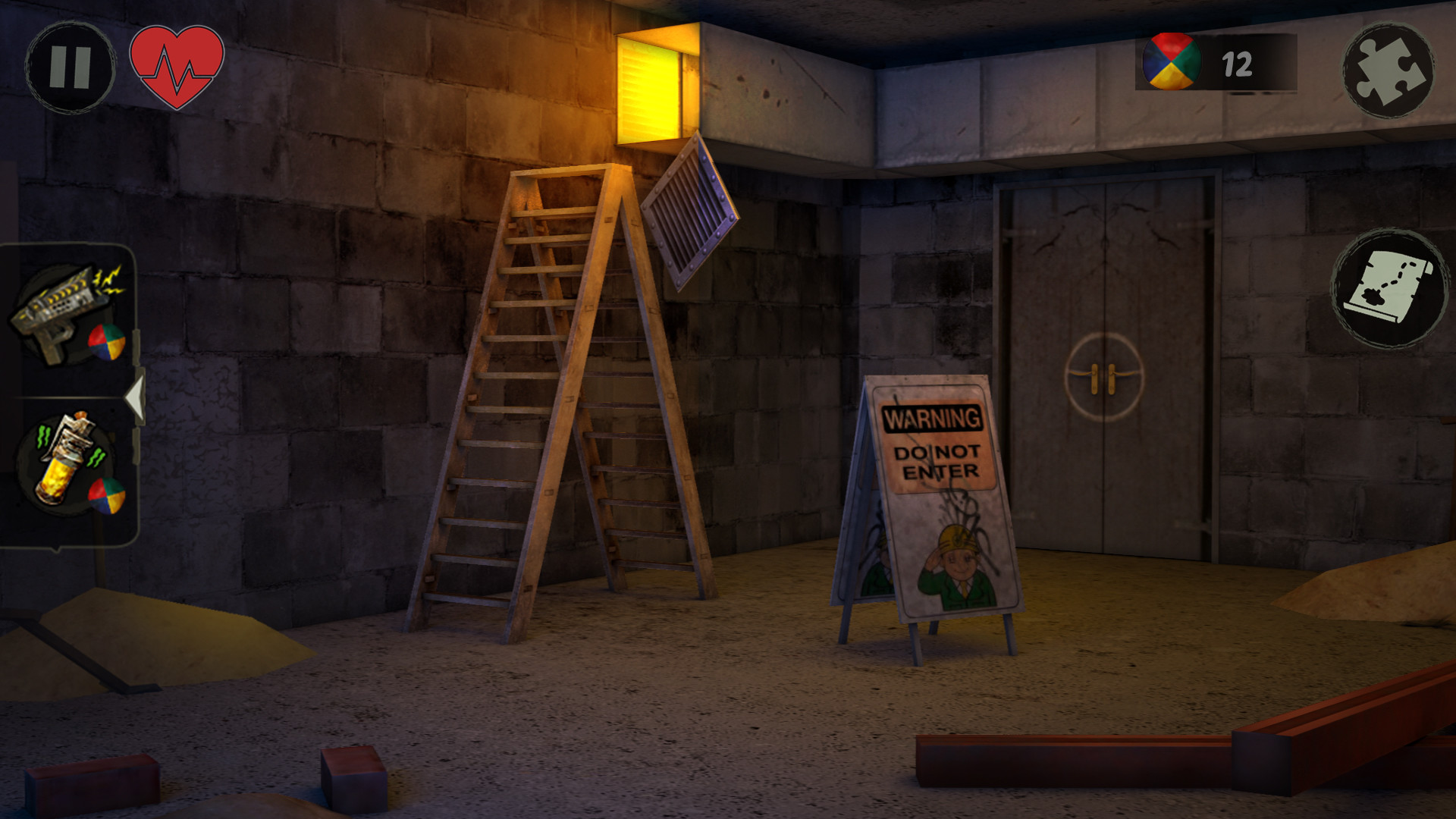Open the double doors
This screenshot has height=819, width=1456.
(1107, 341)
